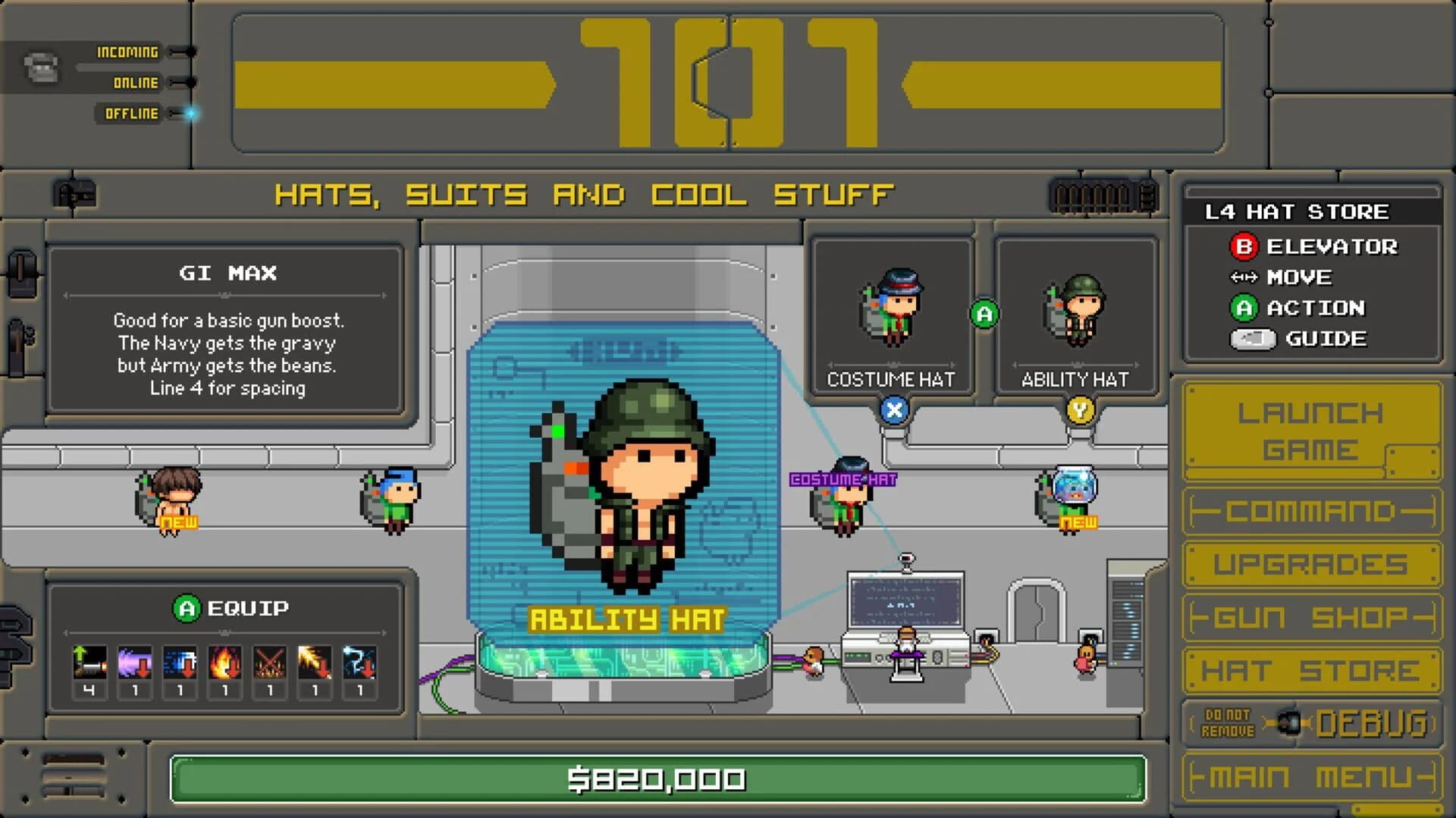Viewport: 1456px width, 818px height.
Task: Click the Launch Game button
Action: pyautogui.click(x=1311, y=431)
